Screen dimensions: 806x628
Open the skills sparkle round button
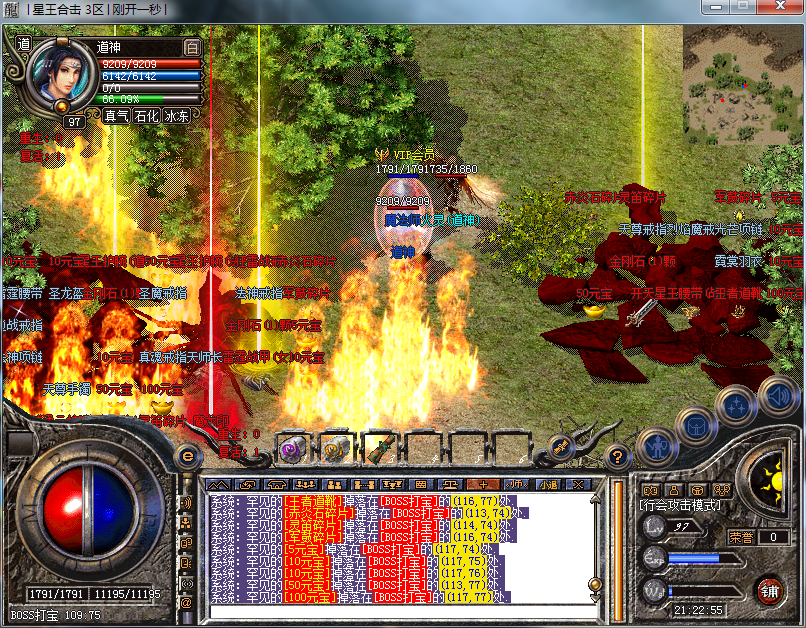click(735, 405)
